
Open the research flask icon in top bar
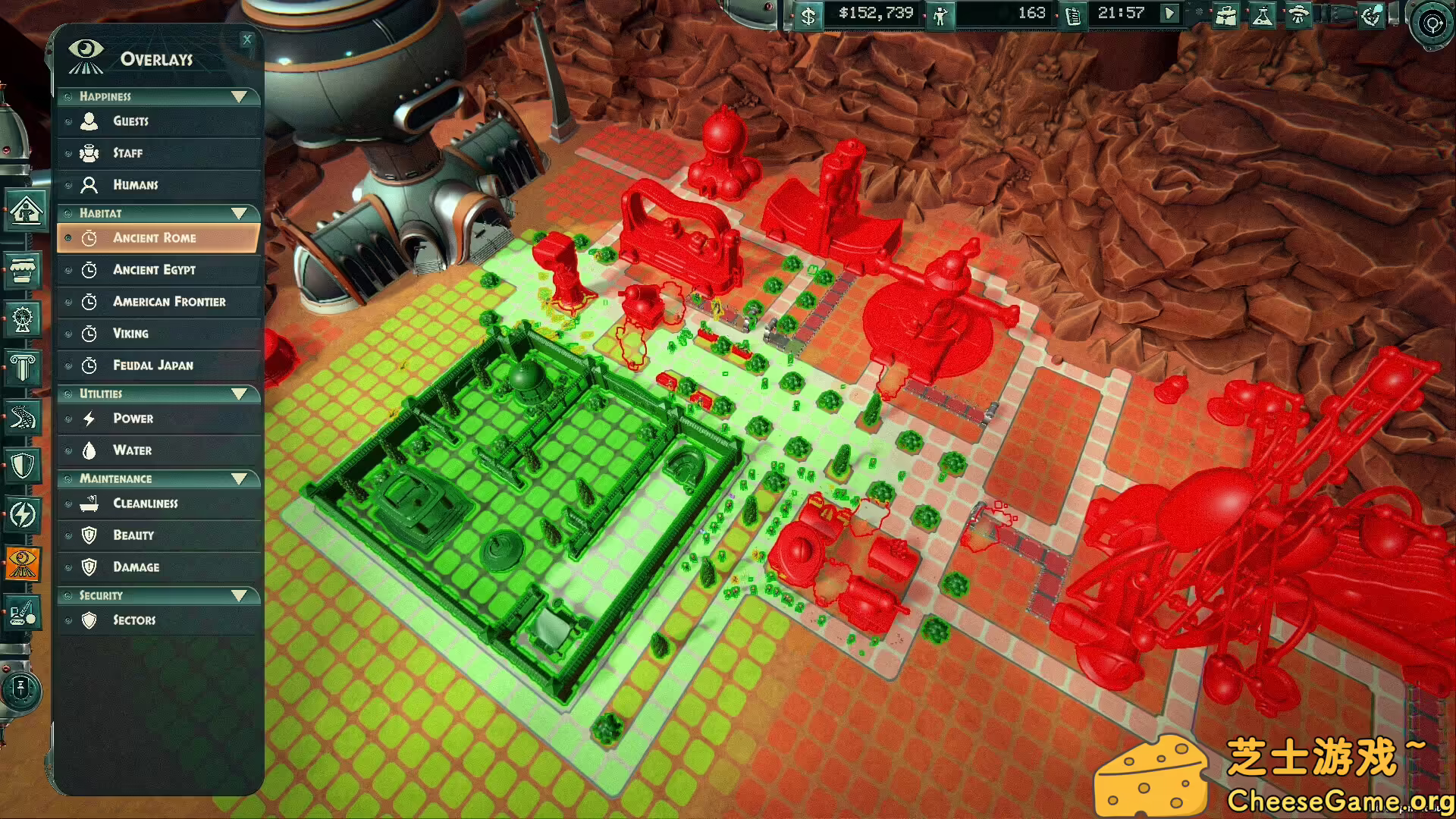pyautogui.click(x=1262, y=14)
